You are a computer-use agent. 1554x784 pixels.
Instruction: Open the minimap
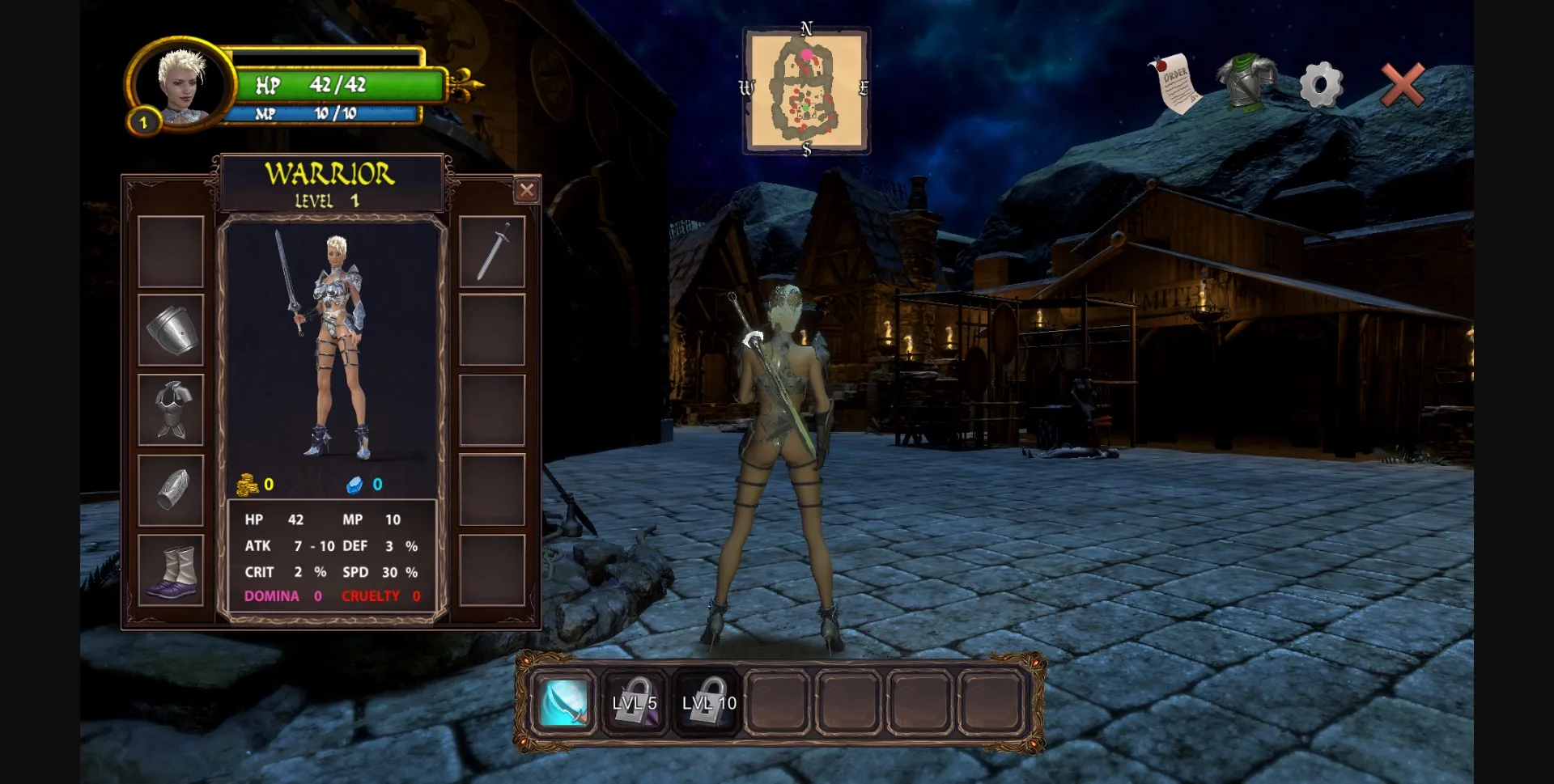click(x=806, y=89)
